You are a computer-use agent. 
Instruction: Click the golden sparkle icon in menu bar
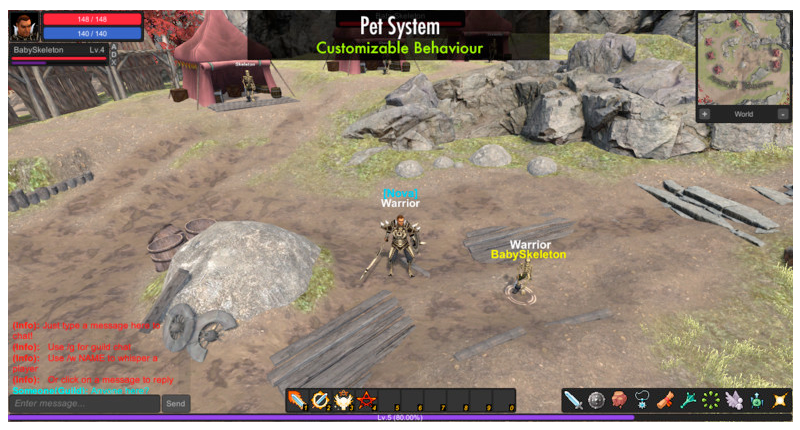[780, 400]
